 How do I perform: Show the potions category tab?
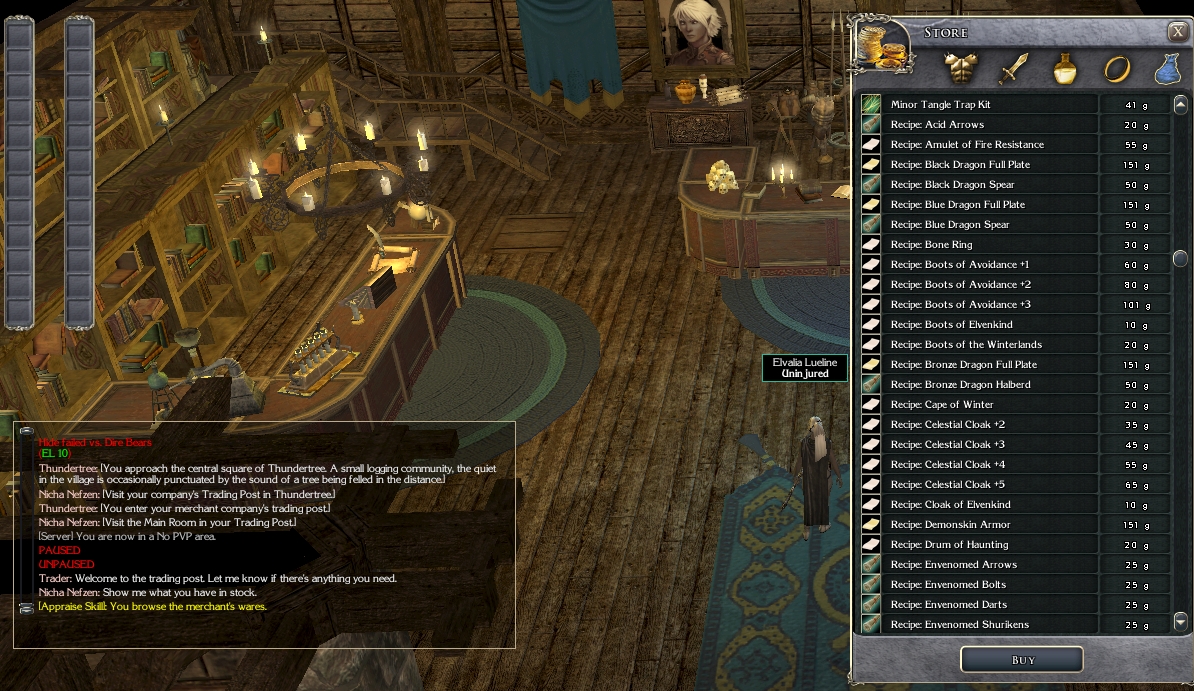pos(1065,69)
